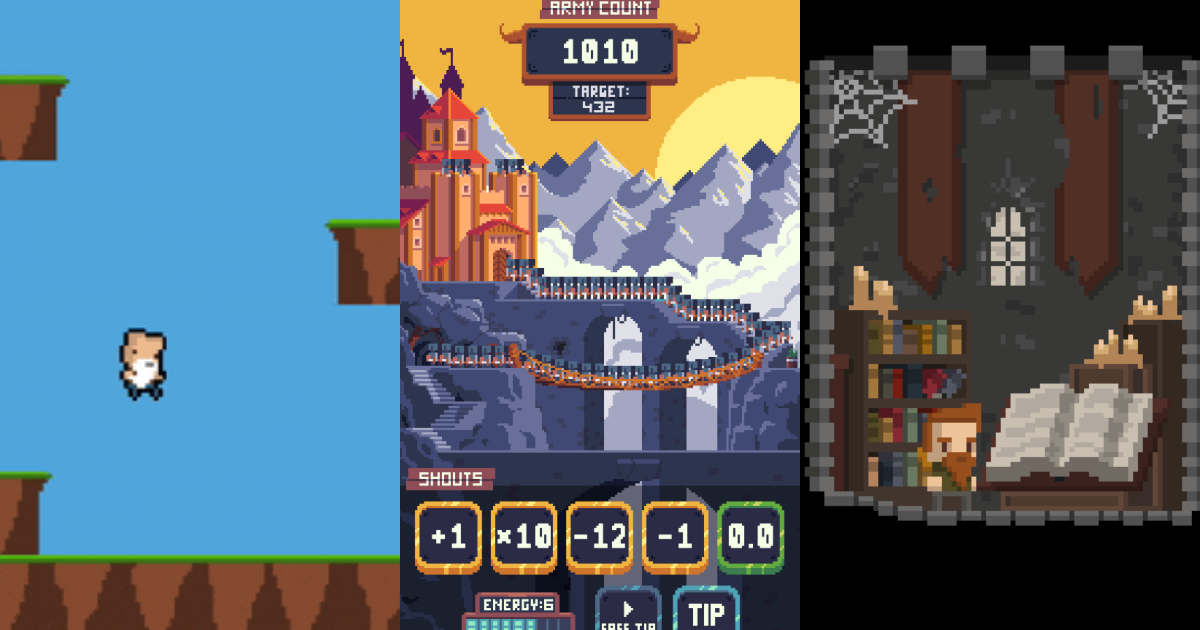Screen dimensions: 1200x630
Task: Click the green 0.0 shout button
Action: click(750, 537)
